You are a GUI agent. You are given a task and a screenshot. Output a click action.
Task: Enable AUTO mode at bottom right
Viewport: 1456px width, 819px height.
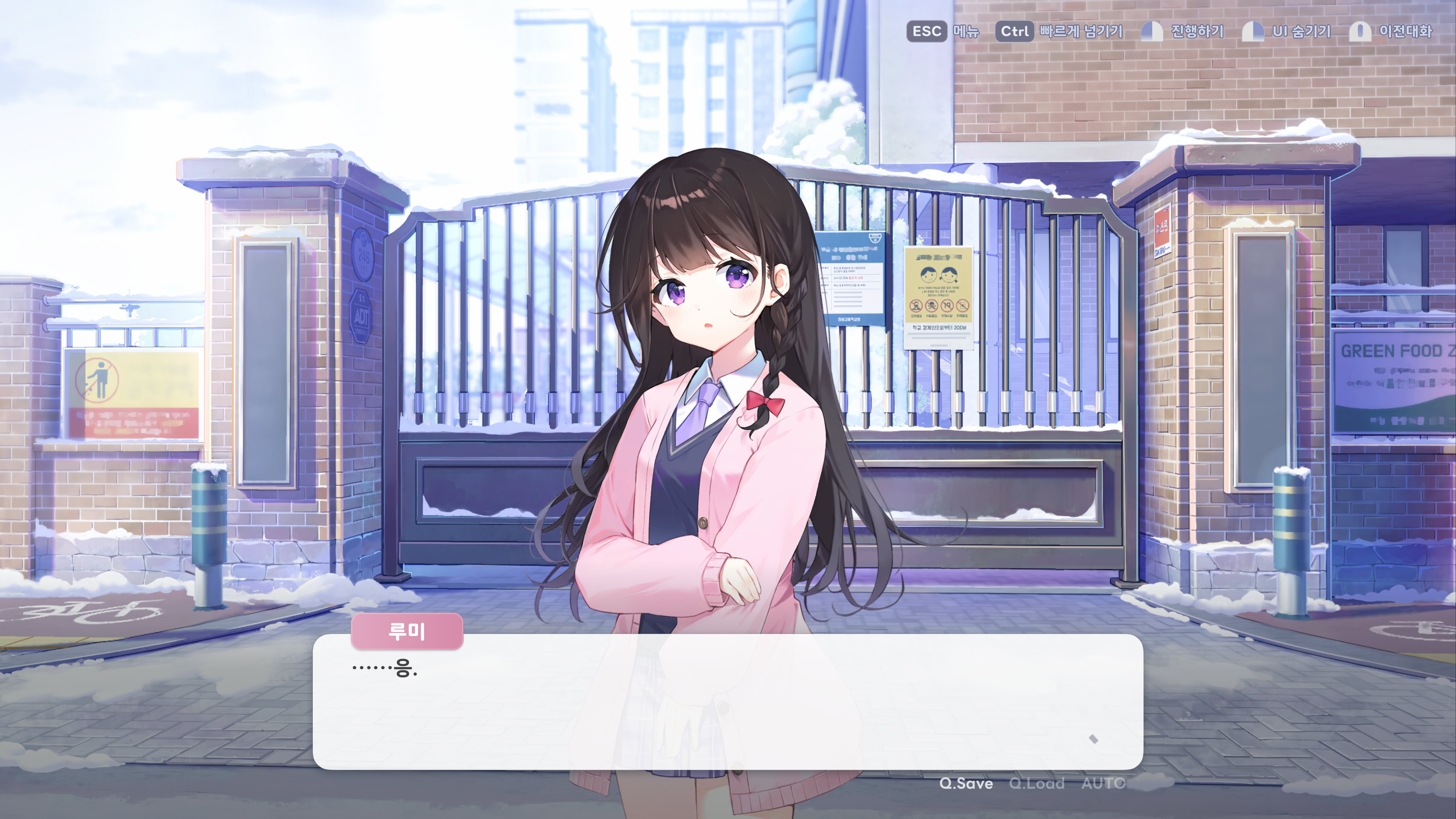[x=1103, y=784]
